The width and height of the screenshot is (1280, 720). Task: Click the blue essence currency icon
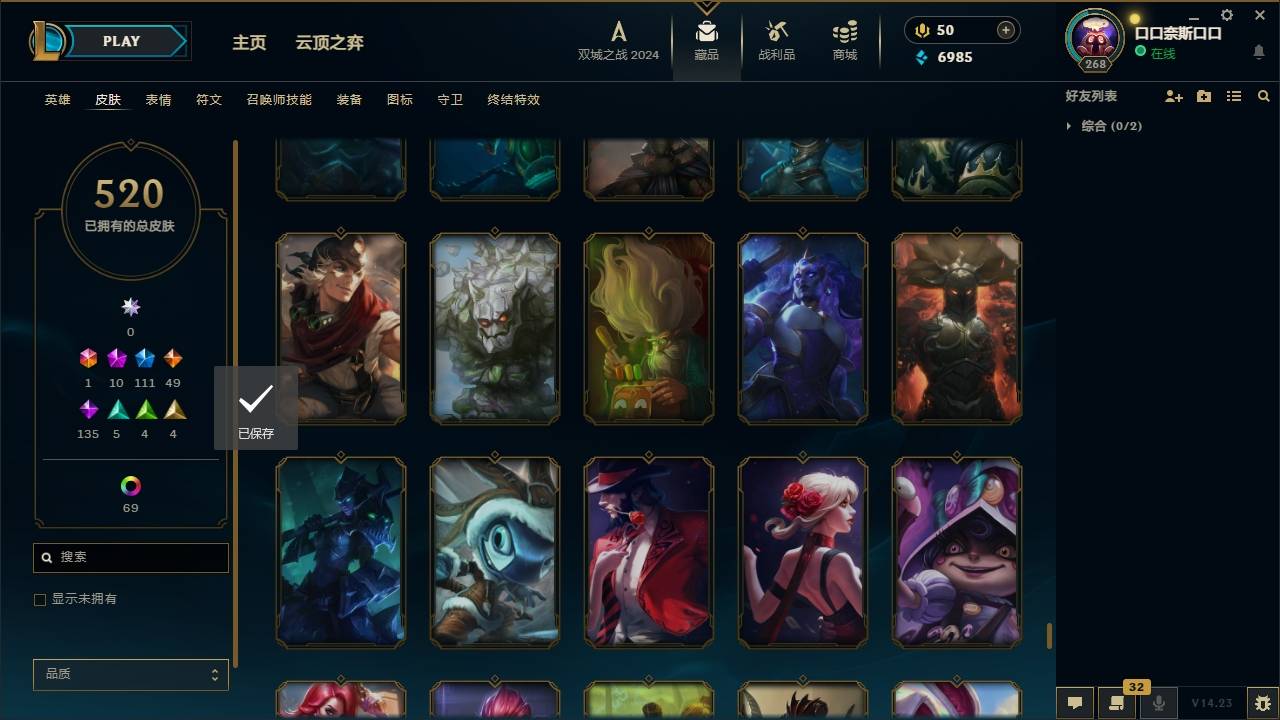[x=921, y=57]
